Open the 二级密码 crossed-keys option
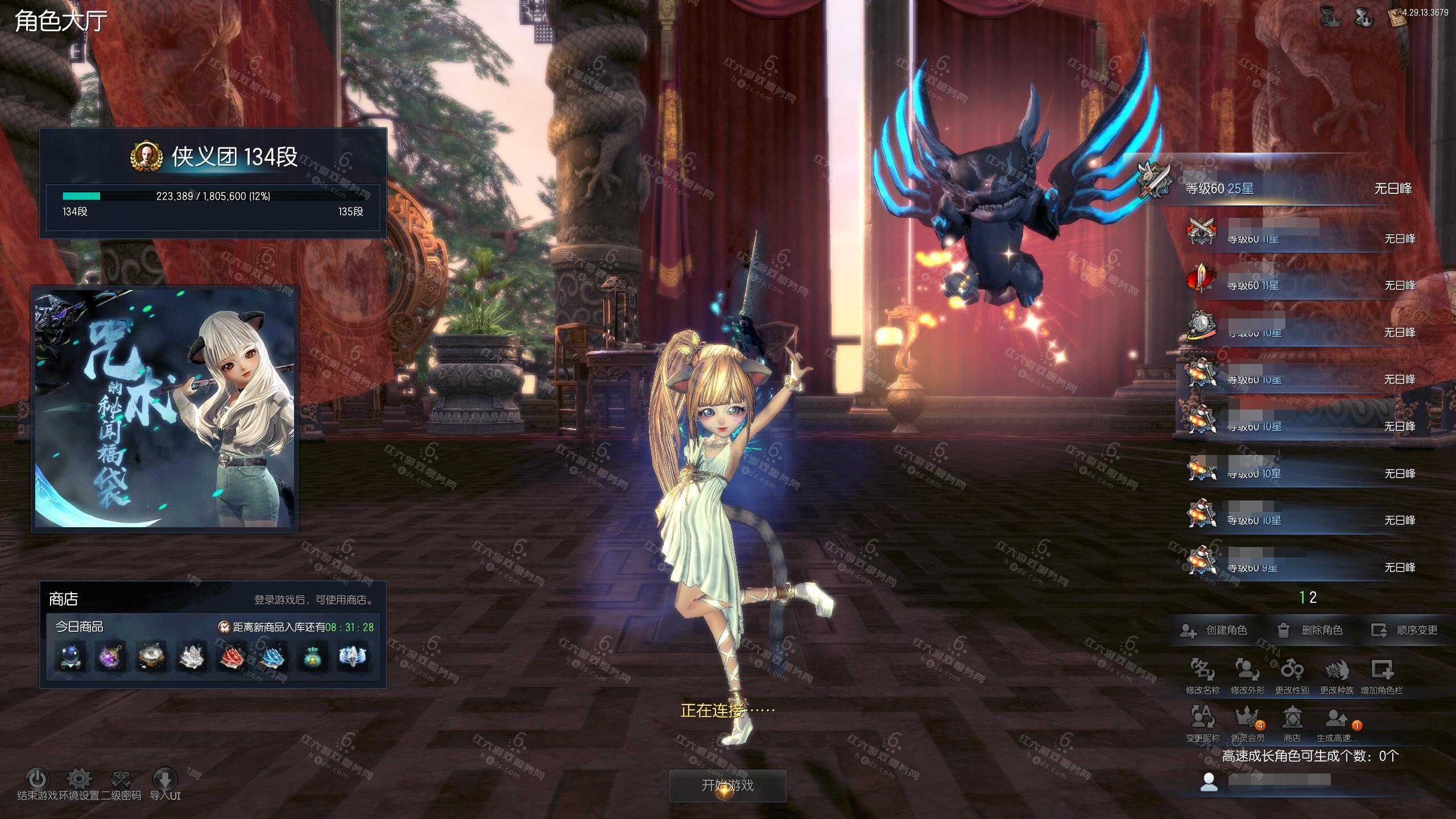Image resolution: width=1456 pixels, height=819 pixels. click(x=121, y=780)
